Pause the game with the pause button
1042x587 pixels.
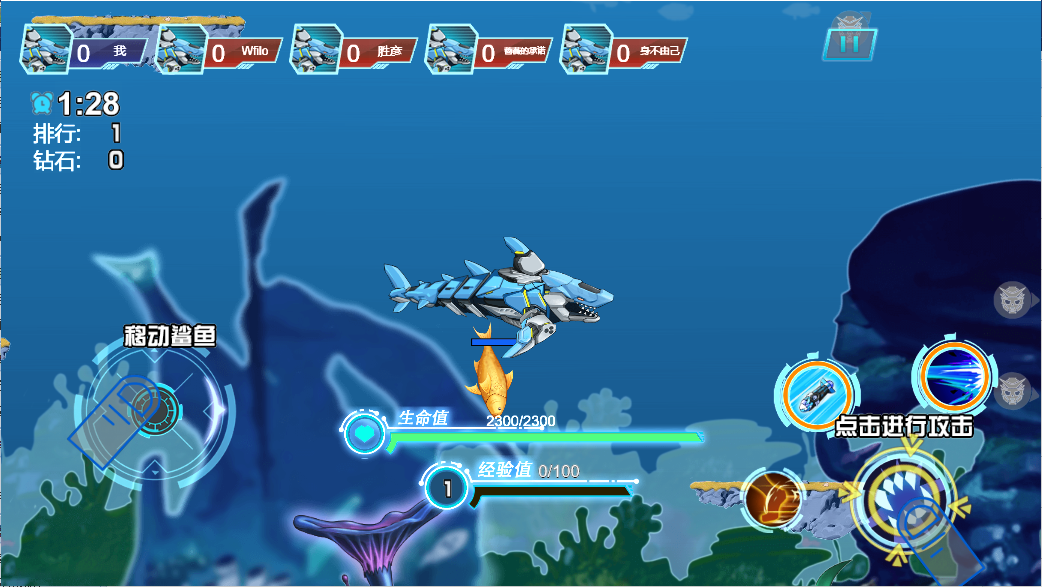point(850,44)
